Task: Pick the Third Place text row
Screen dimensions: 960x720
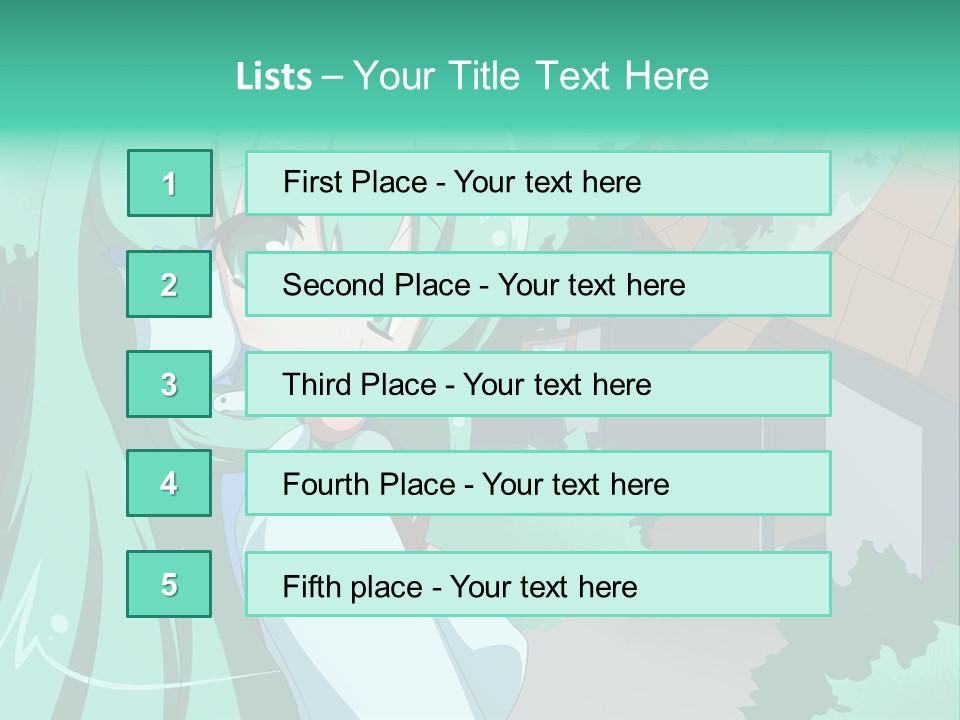Action: (x=538, y=384)
